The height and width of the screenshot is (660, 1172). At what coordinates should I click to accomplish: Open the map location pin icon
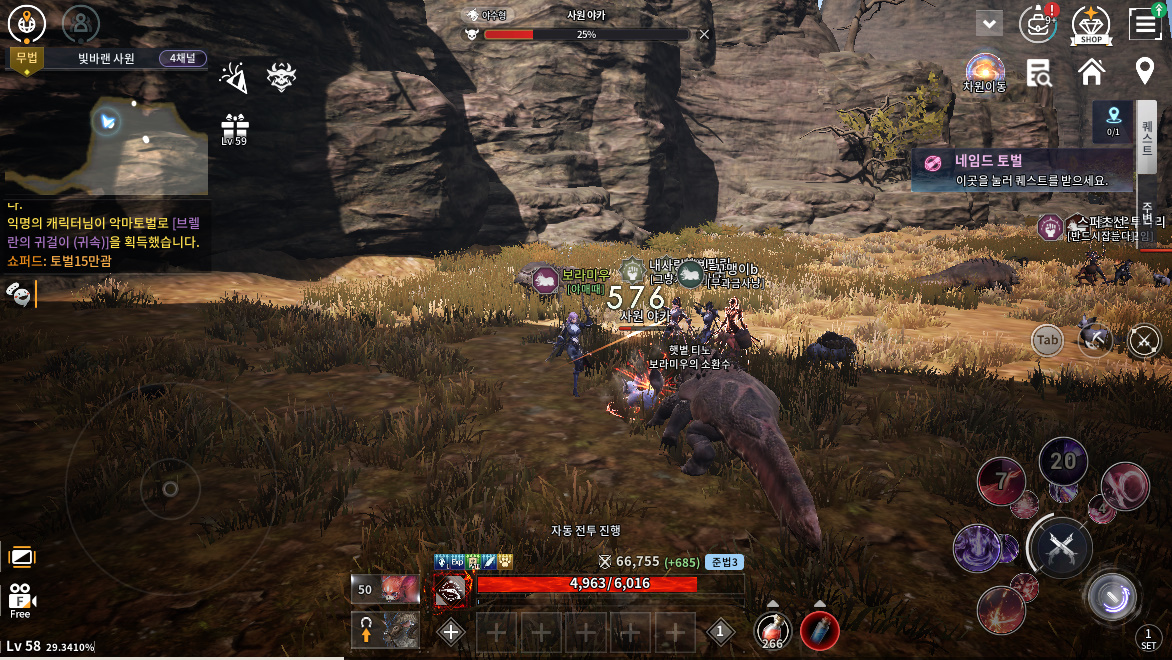1144,72
